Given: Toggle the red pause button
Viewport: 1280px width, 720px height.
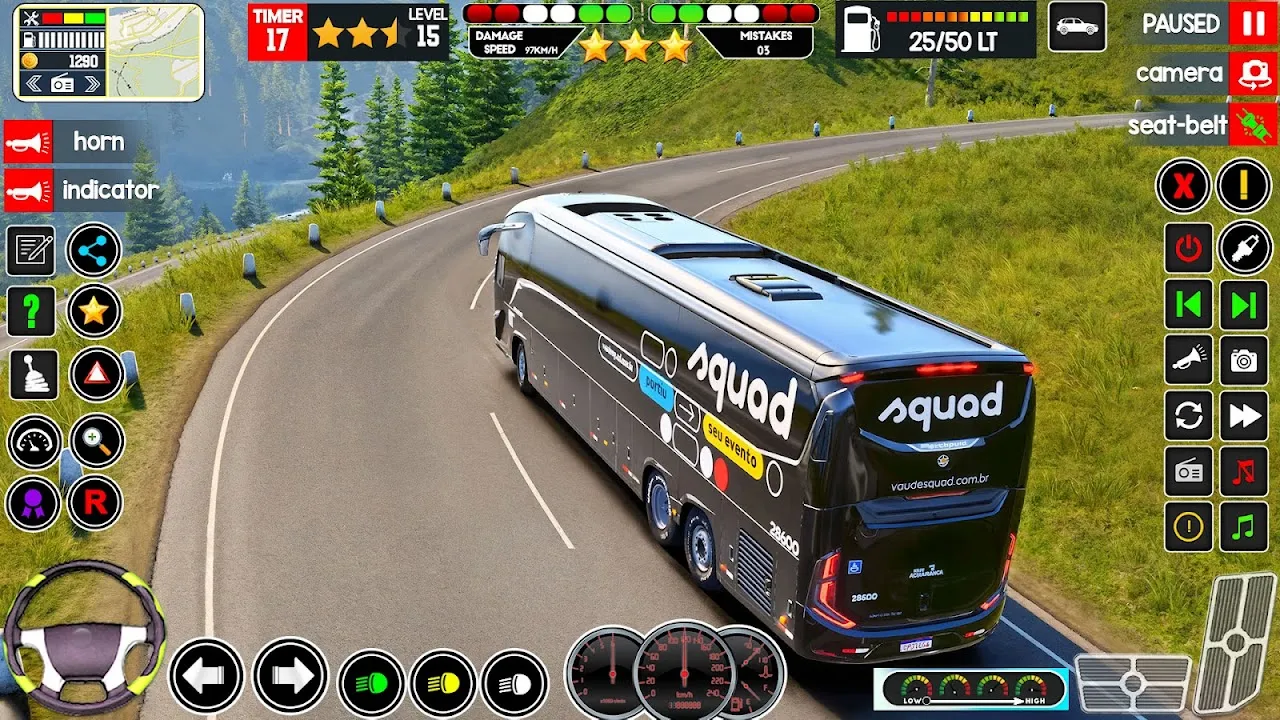Looking at the screenshot, I should [1253, 24].
